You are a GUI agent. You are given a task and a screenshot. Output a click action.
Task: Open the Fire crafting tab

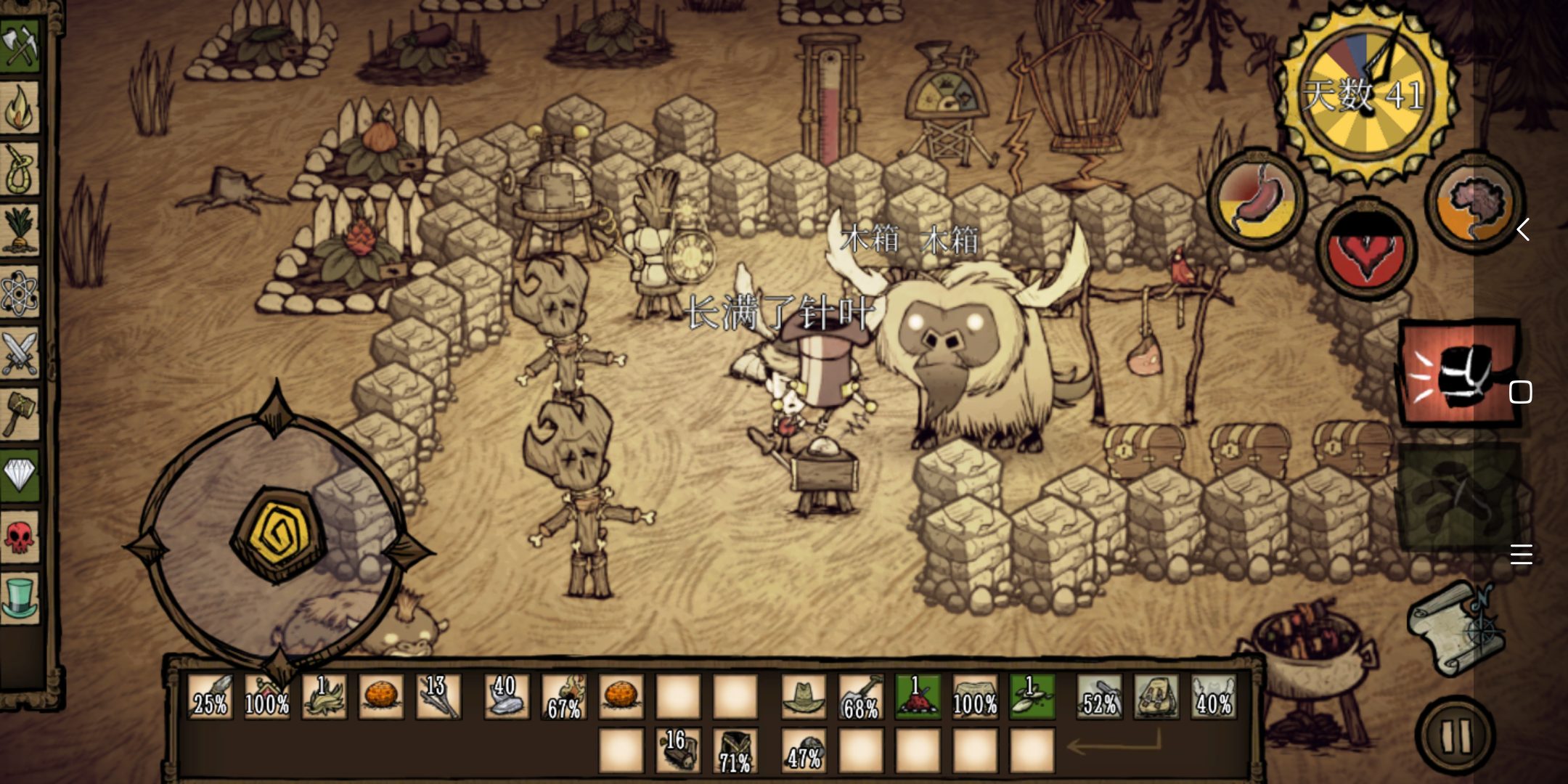click(20, 107)
